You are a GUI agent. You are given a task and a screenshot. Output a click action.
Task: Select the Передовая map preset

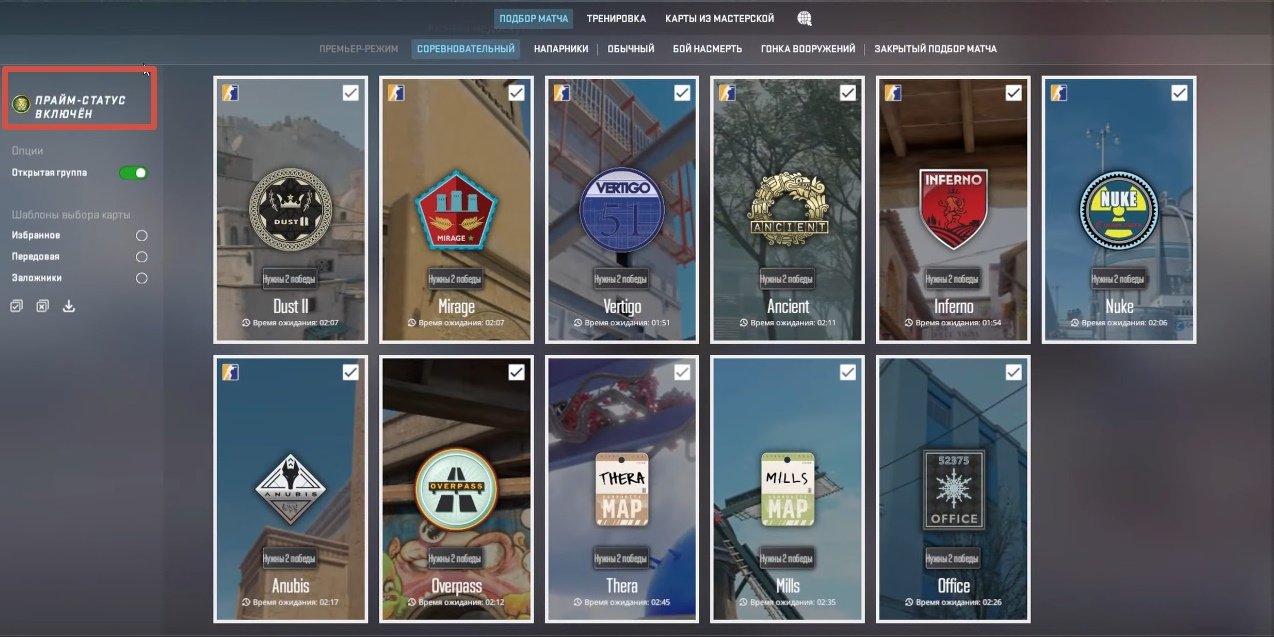tap(141, 257)
